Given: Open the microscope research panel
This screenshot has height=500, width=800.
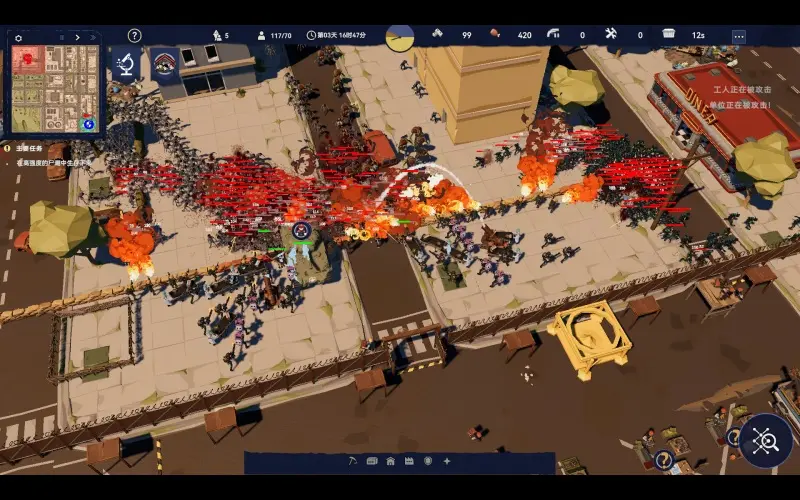Looking at the screenshot, I should (x=127, y=66).
